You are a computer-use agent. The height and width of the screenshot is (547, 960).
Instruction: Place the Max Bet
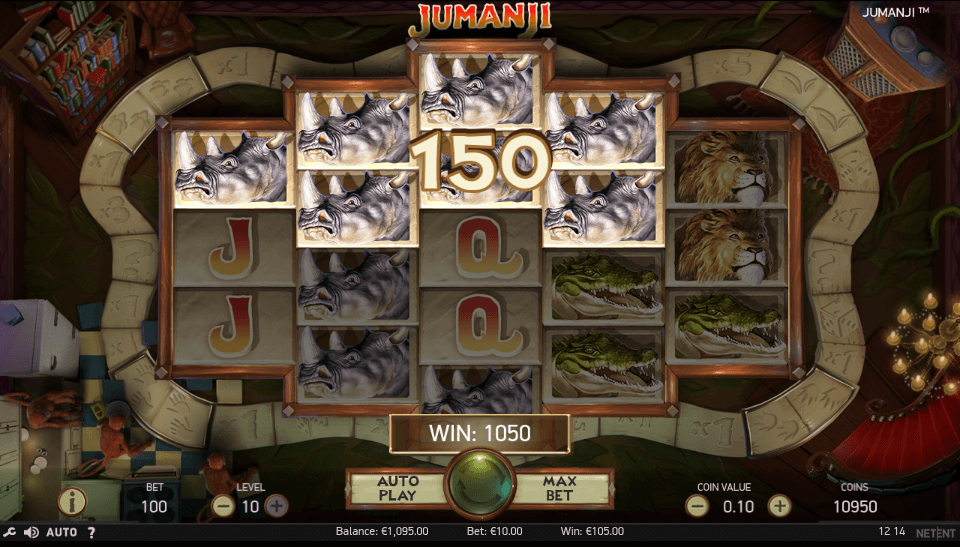pyautogui.click(x=560, y=488)
